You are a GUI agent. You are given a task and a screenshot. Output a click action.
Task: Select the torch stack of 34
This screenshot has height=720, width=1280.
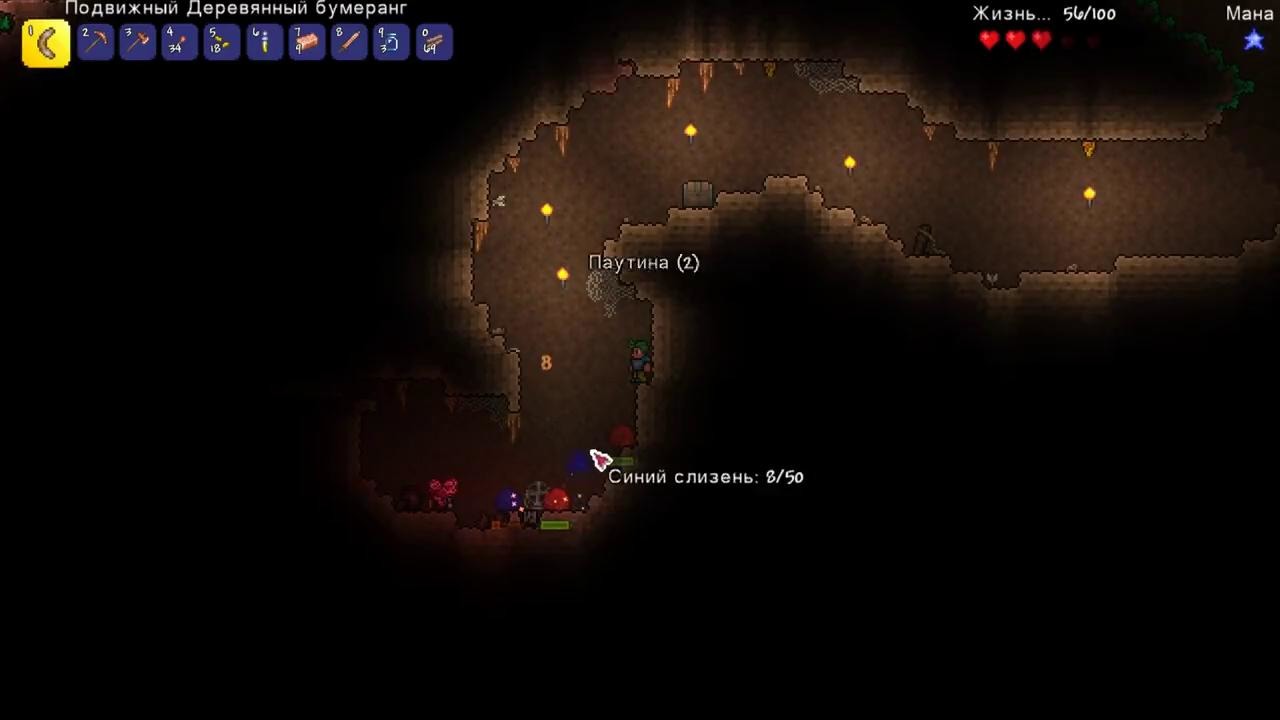pos(180,43)
